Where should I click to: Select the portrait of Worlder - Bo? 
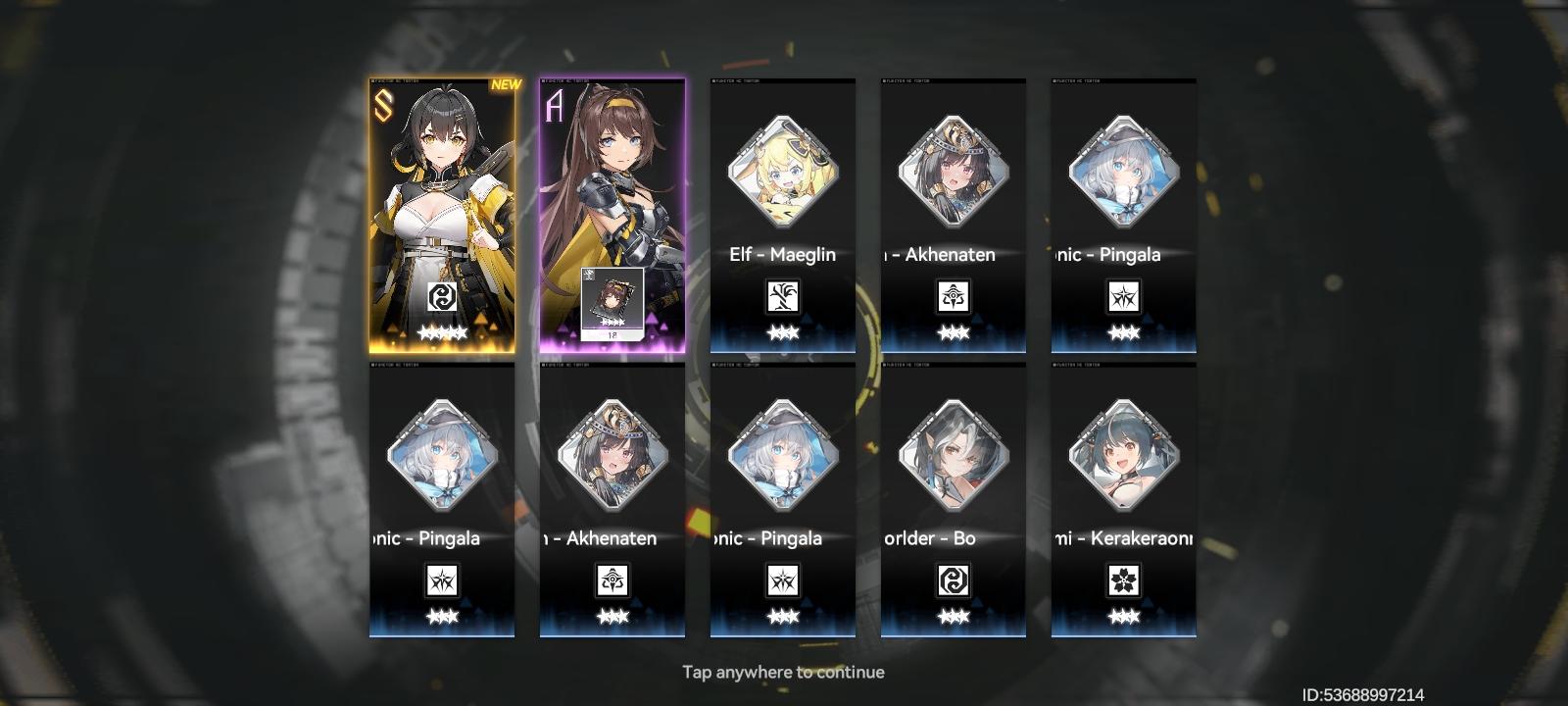(x=953, y=453)
